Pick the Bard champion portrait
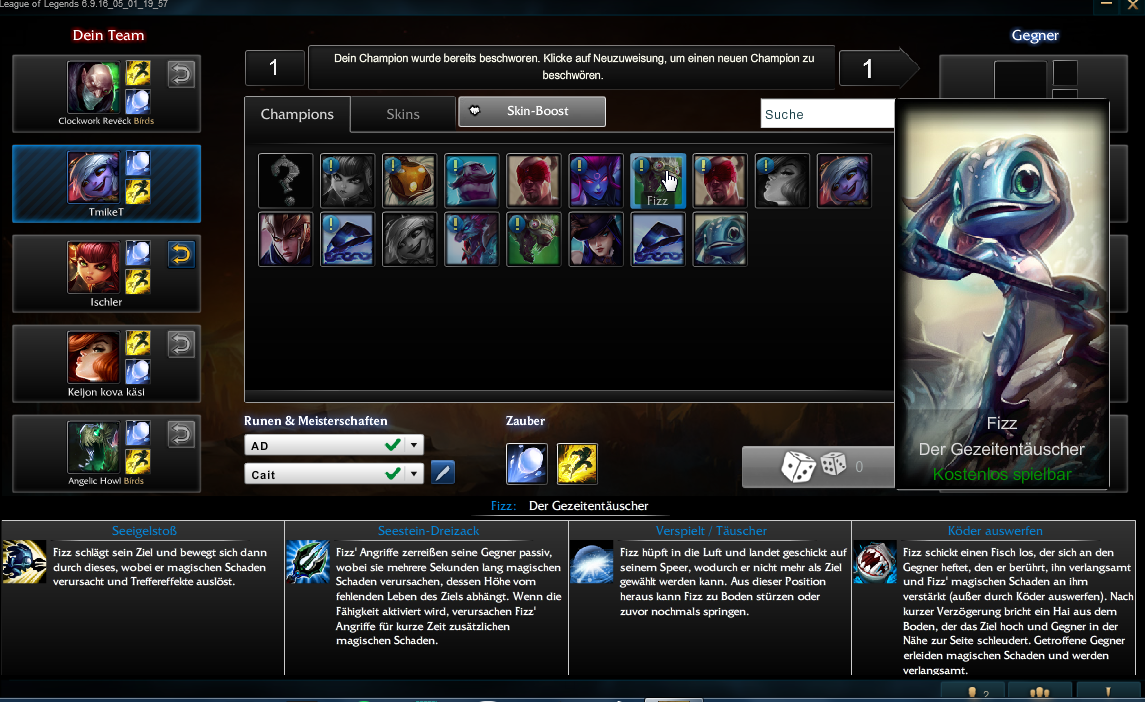The height and width of the screenshot is (702, 1145). 409,181
